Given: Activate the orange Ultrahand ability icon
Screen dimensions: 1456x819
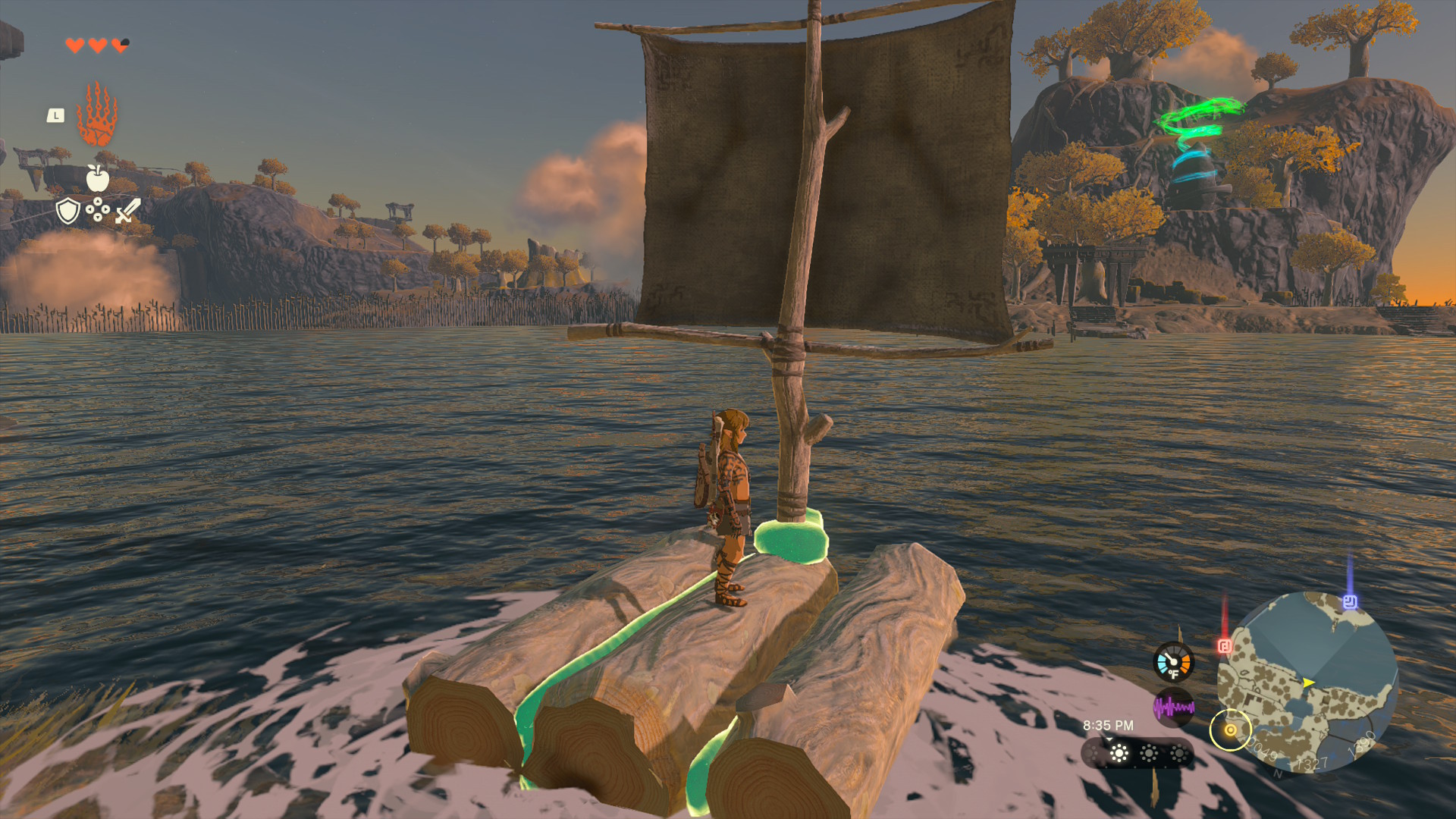Looking at the screenshot, I should [97, 115].
